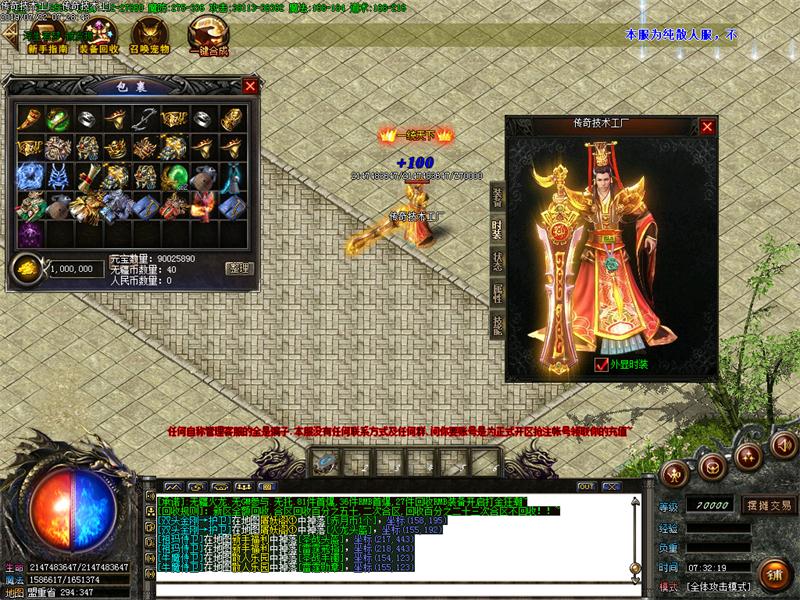Select the gold ingot icon in the bag
Image resolution: width=800 pixels, height=600 pixels.
[28, 268]
